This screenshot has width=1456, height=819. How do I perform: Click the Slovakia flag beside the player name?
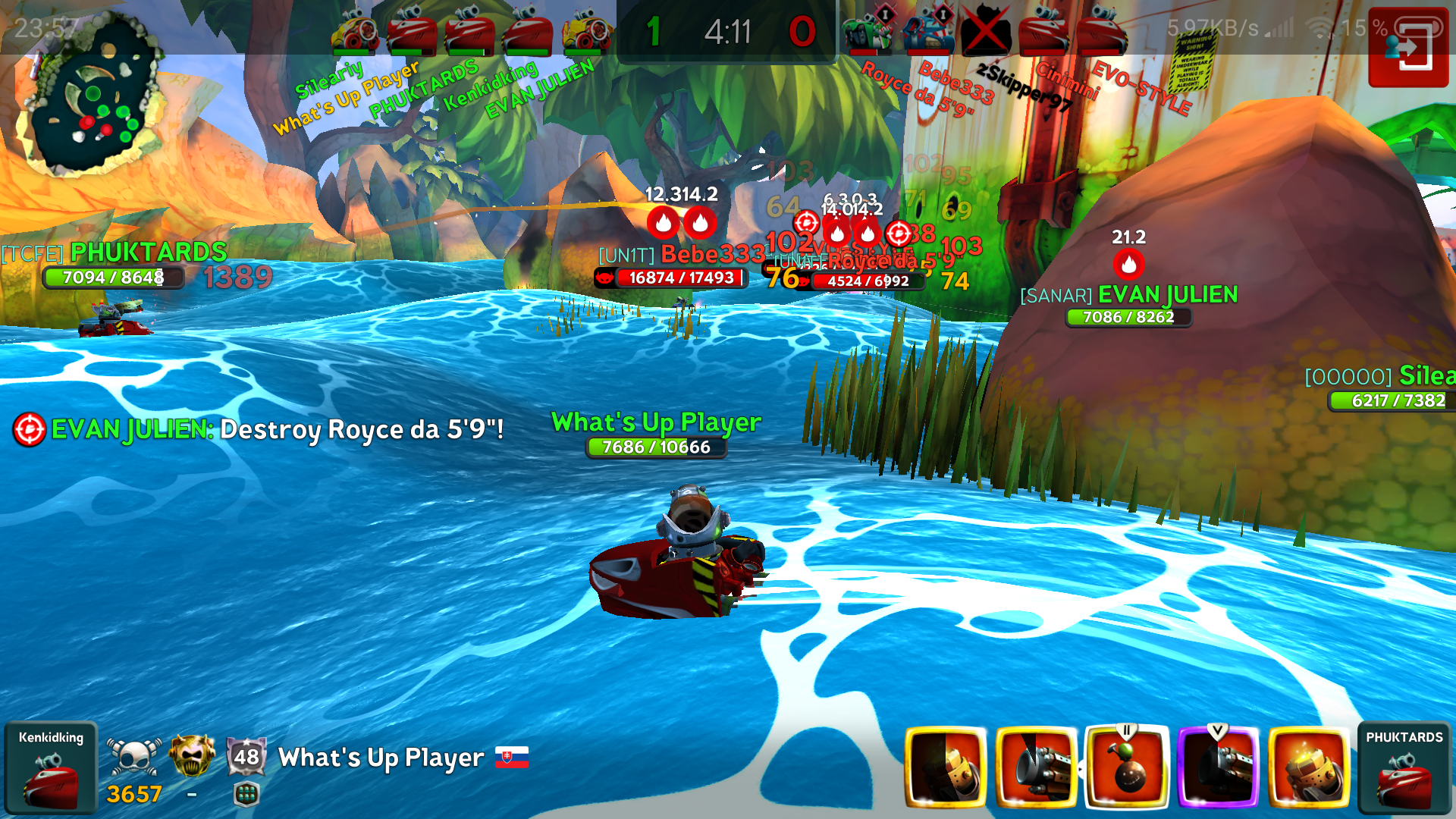512,758
